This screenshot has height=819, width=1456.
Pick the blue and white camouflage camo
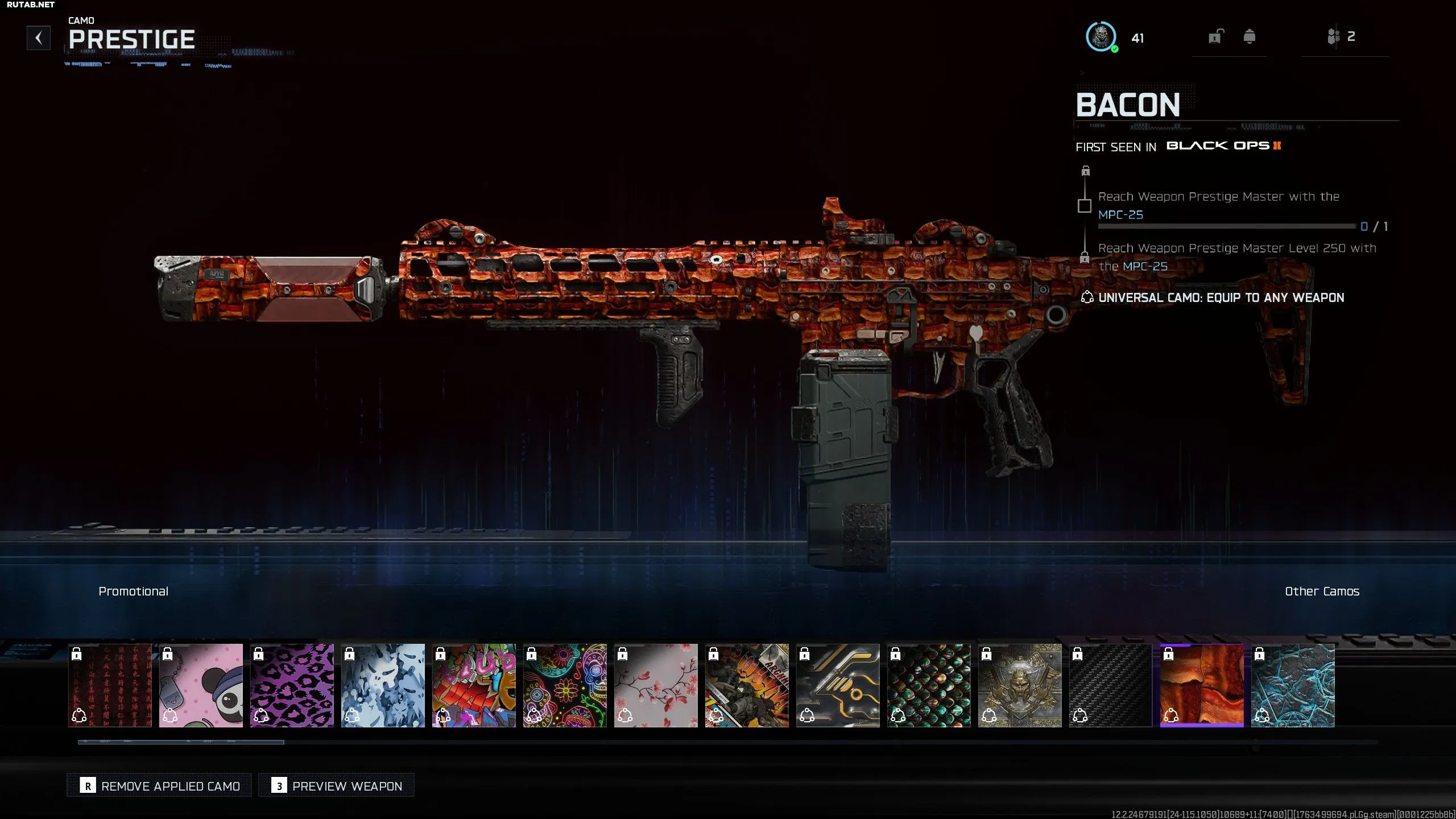tap(383, 685)
